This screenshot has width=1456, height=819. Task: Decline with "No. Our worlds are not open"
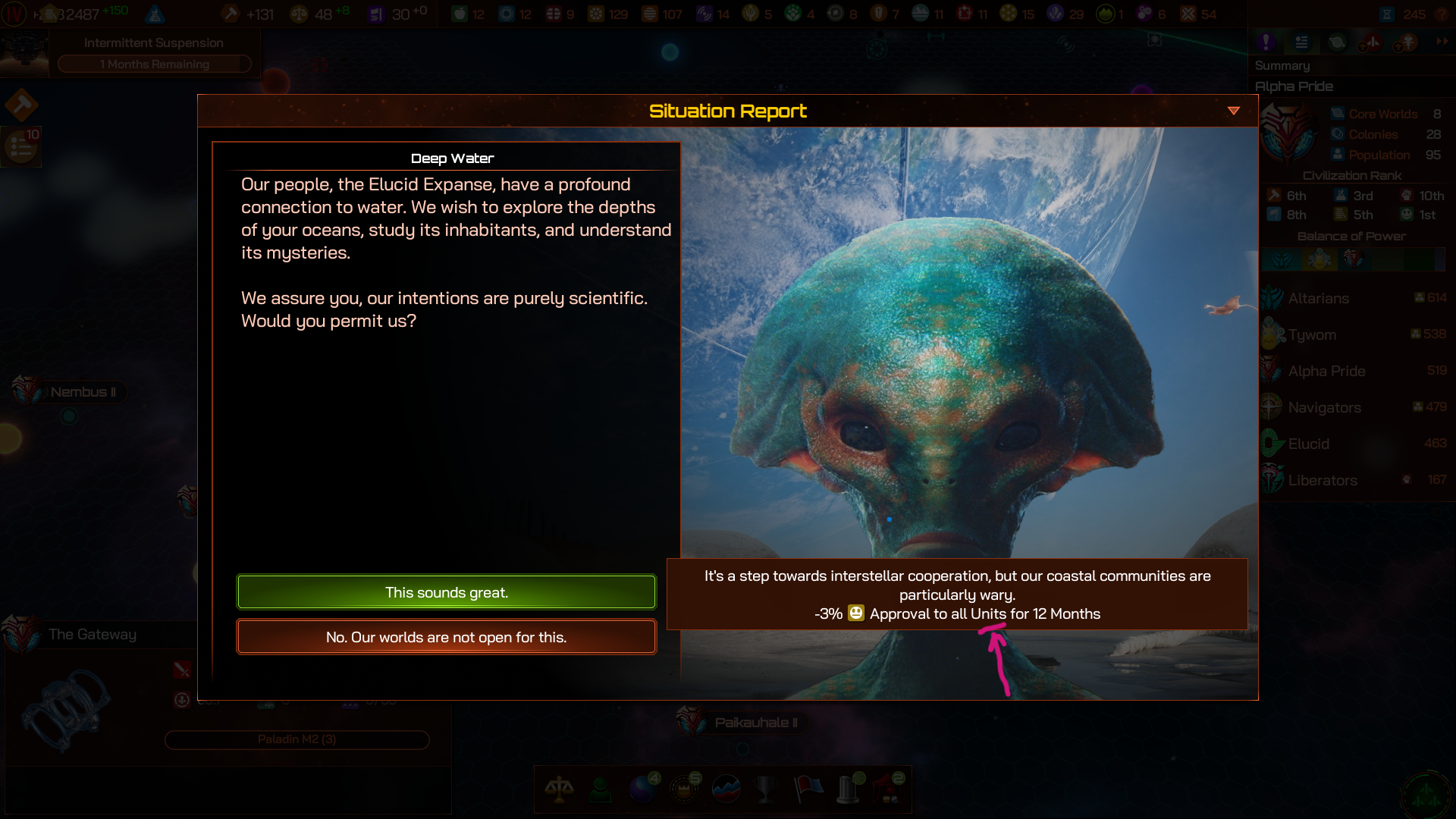[x=446, y=637]
